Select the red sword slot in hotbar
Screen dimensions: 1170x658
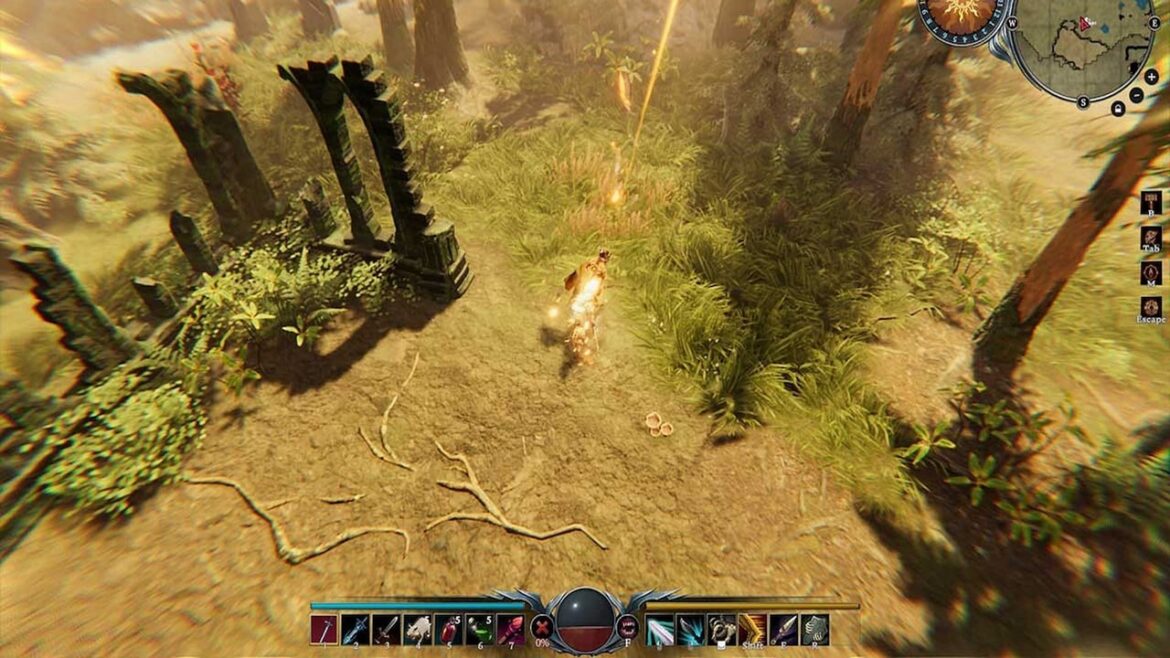(x=325, y=628)
